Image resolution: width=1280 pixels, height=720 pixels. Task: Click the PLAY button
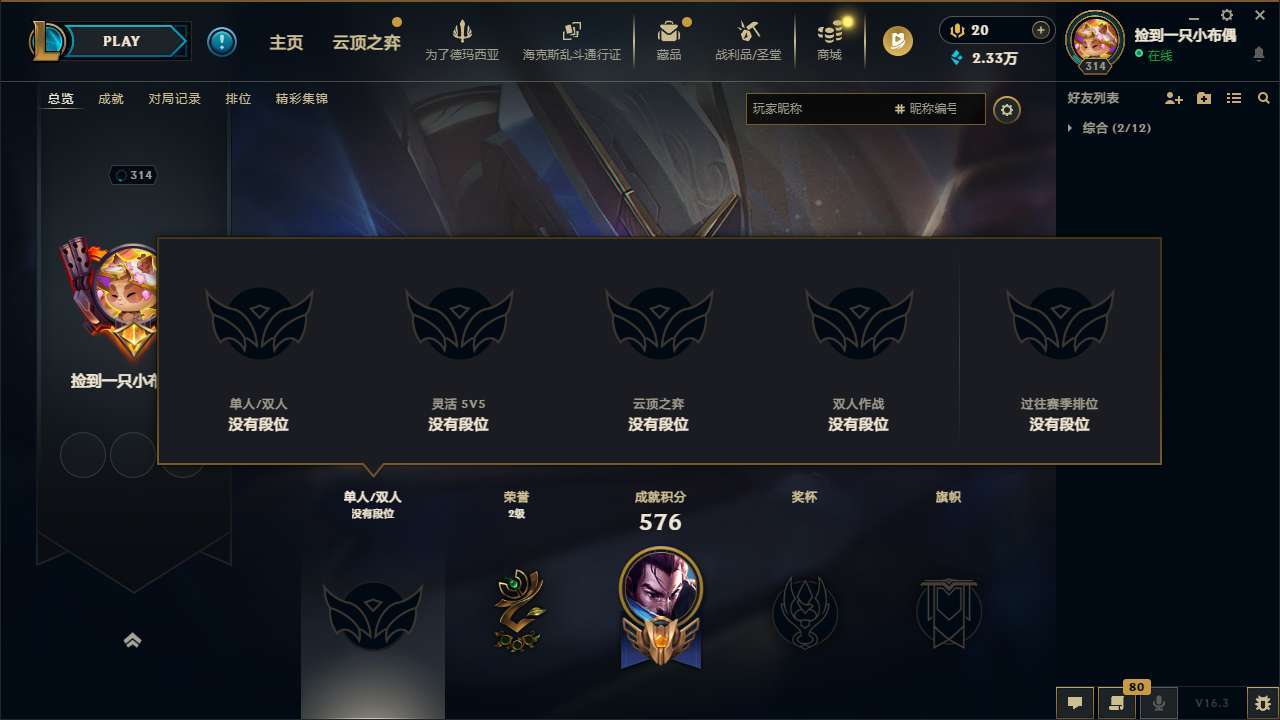coord(122,41)
